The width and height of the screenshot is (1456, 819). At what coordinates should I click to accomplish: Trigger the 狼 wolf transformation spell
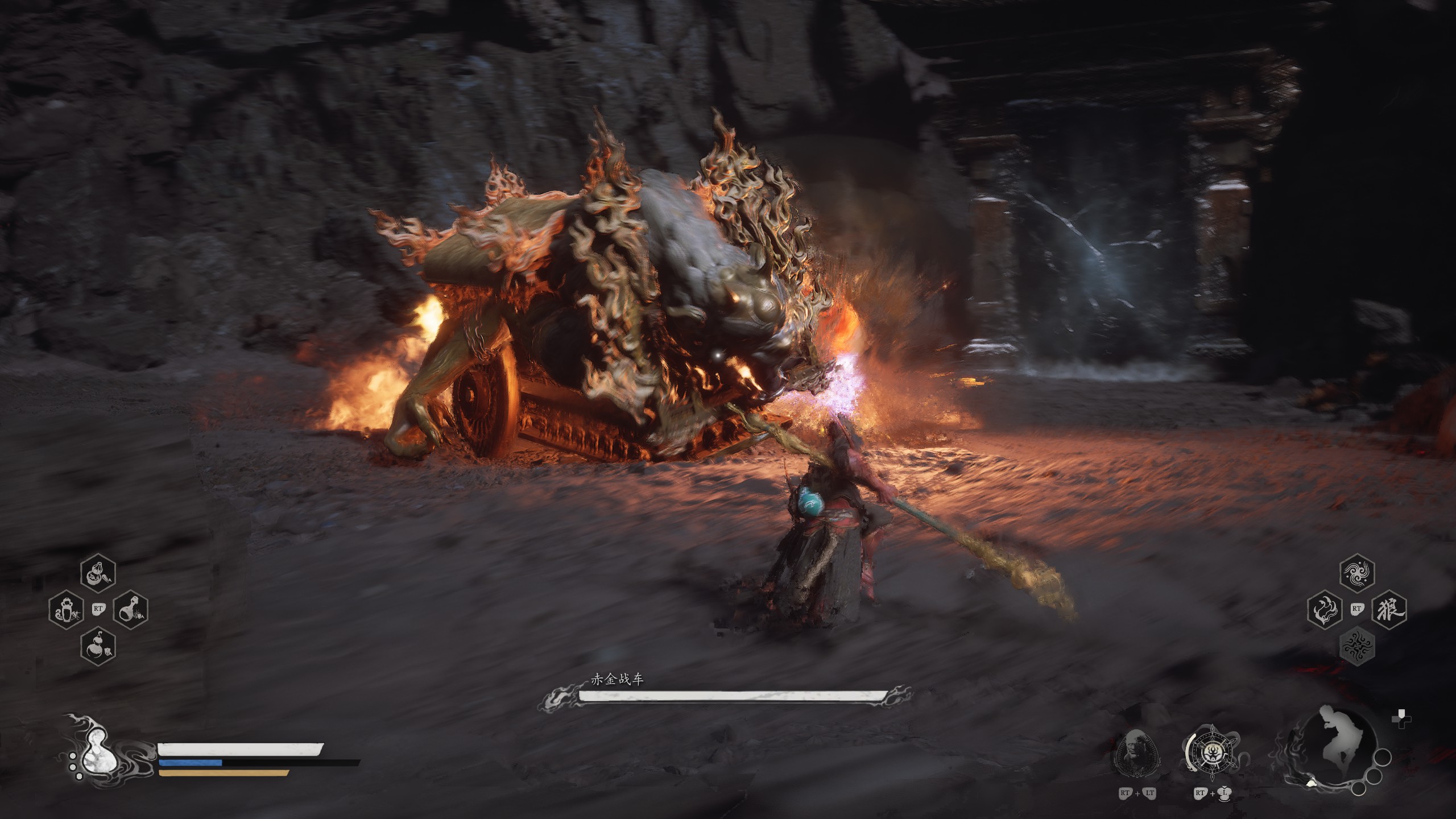point(1390,610)
